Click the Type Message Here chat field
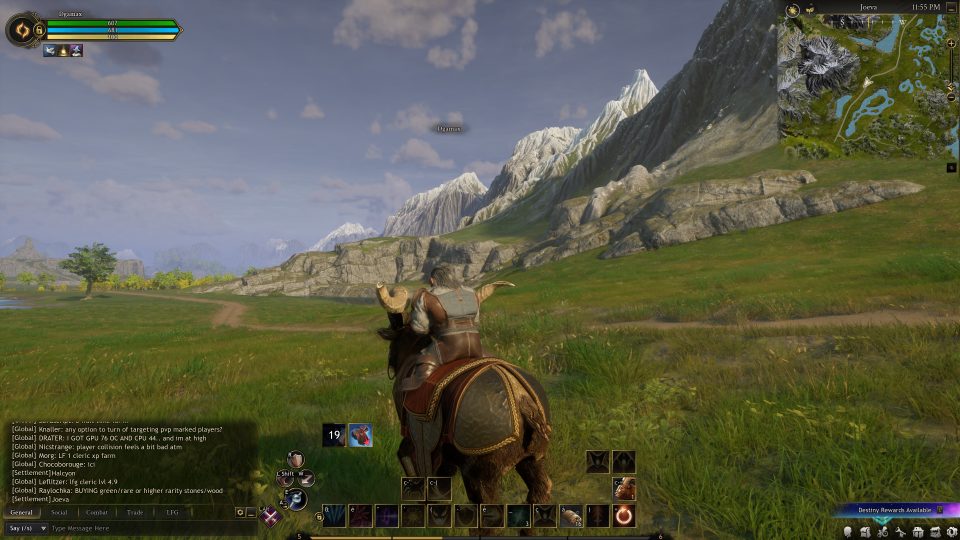The width and height of the screenshot is (960, 540). pos(140,528)
